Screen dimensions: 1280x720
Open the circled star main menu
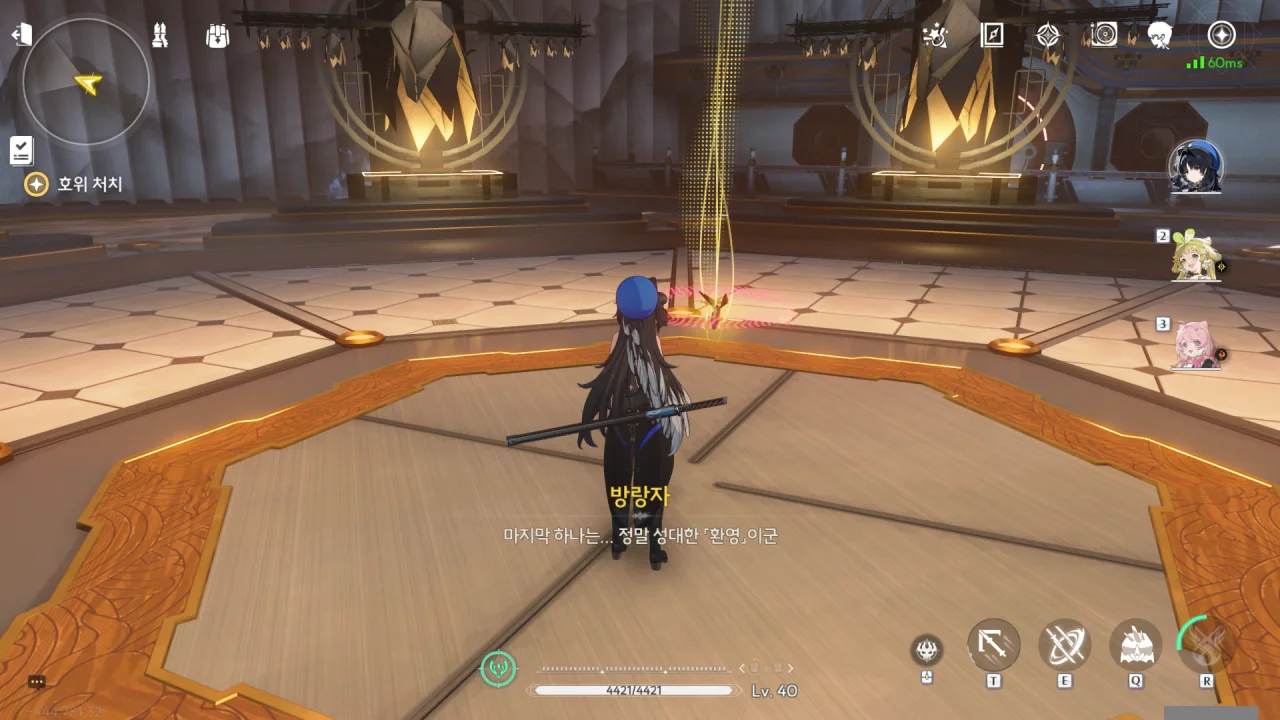pos(1221,35)
